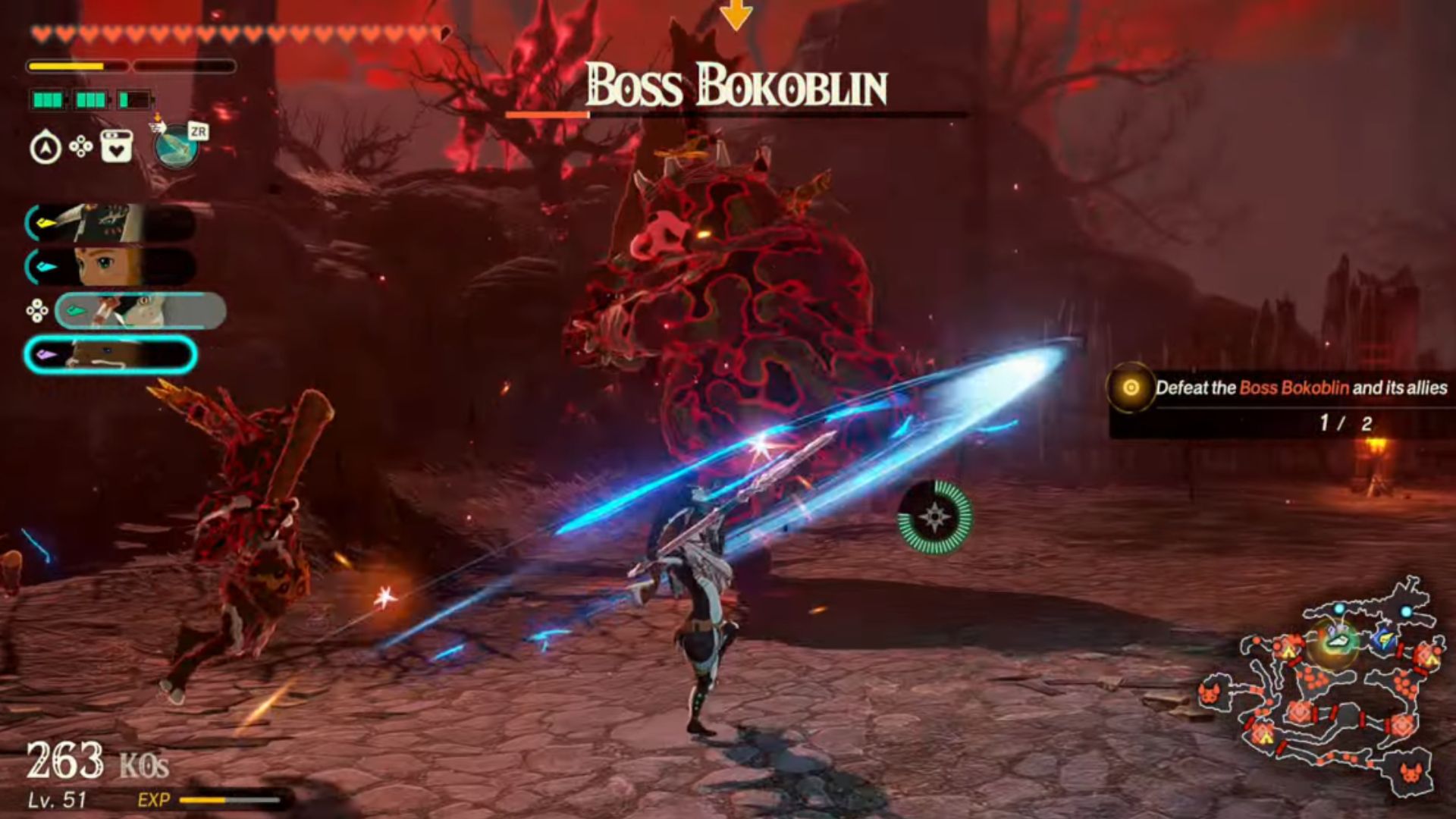Open the Boss Bokoblin objective tracker
The height and width of the screenshot is (819, 1456).
tap(1282, 402)
